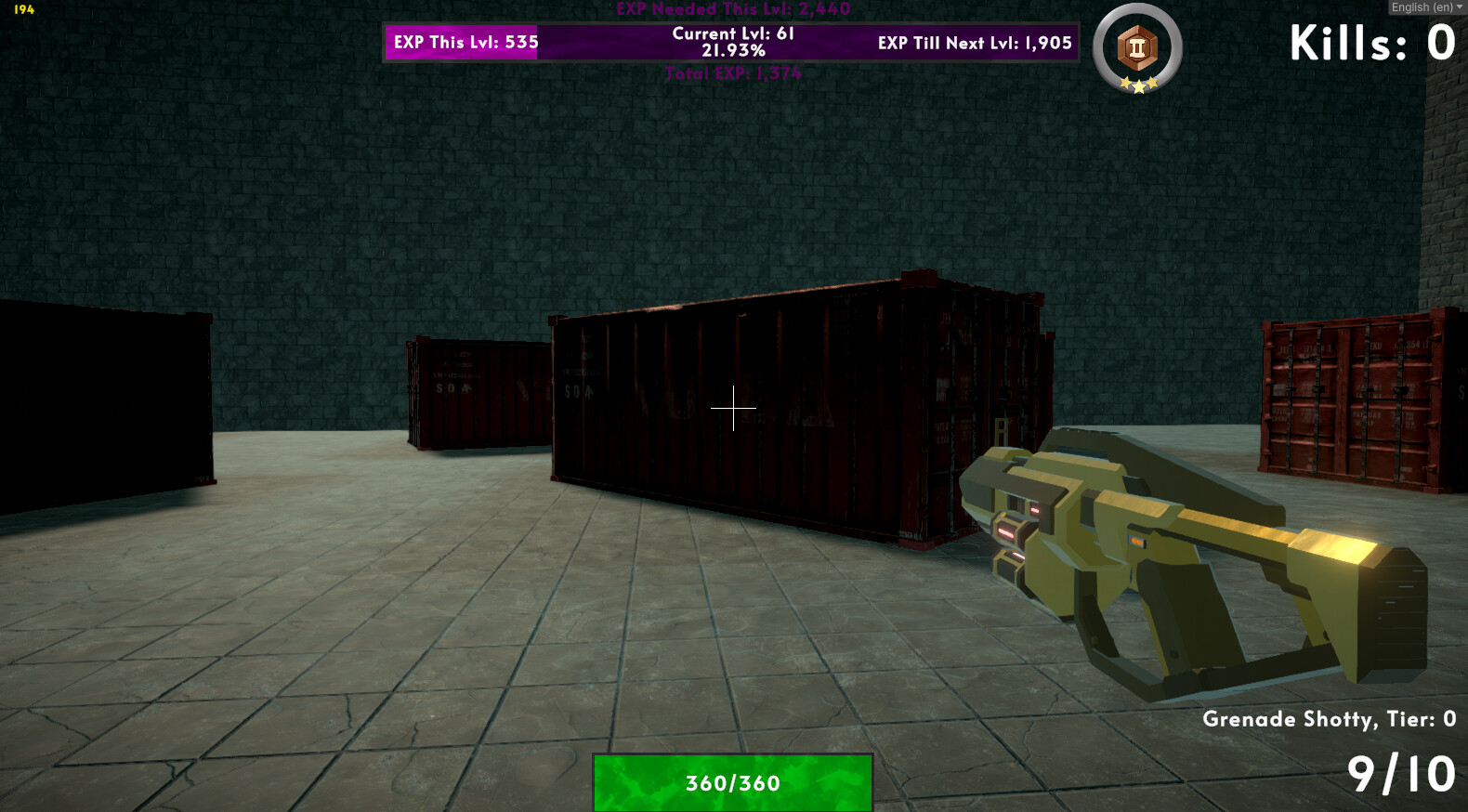1468x812 pixels.
Task: Click the EXP Needed This Lvl: 2,440 text
Action: point(733,9)
